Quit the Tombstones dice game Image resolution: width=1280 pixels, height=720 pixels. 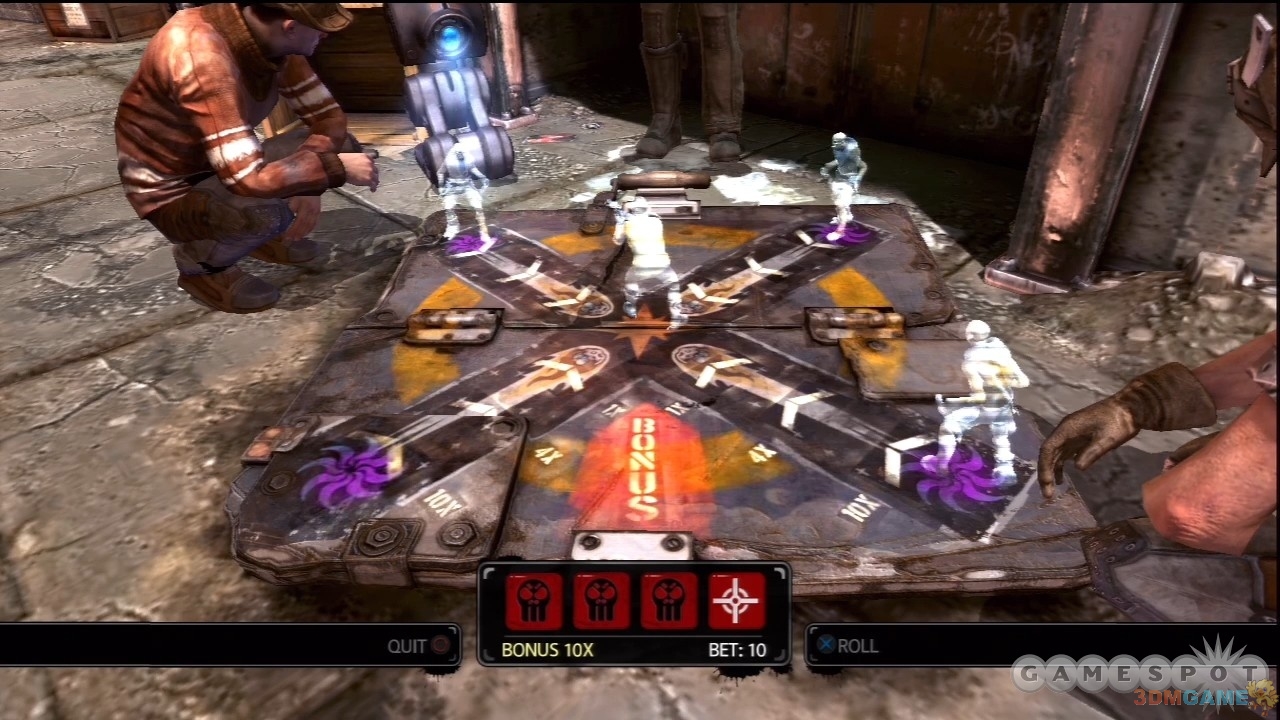click(419, 646)
